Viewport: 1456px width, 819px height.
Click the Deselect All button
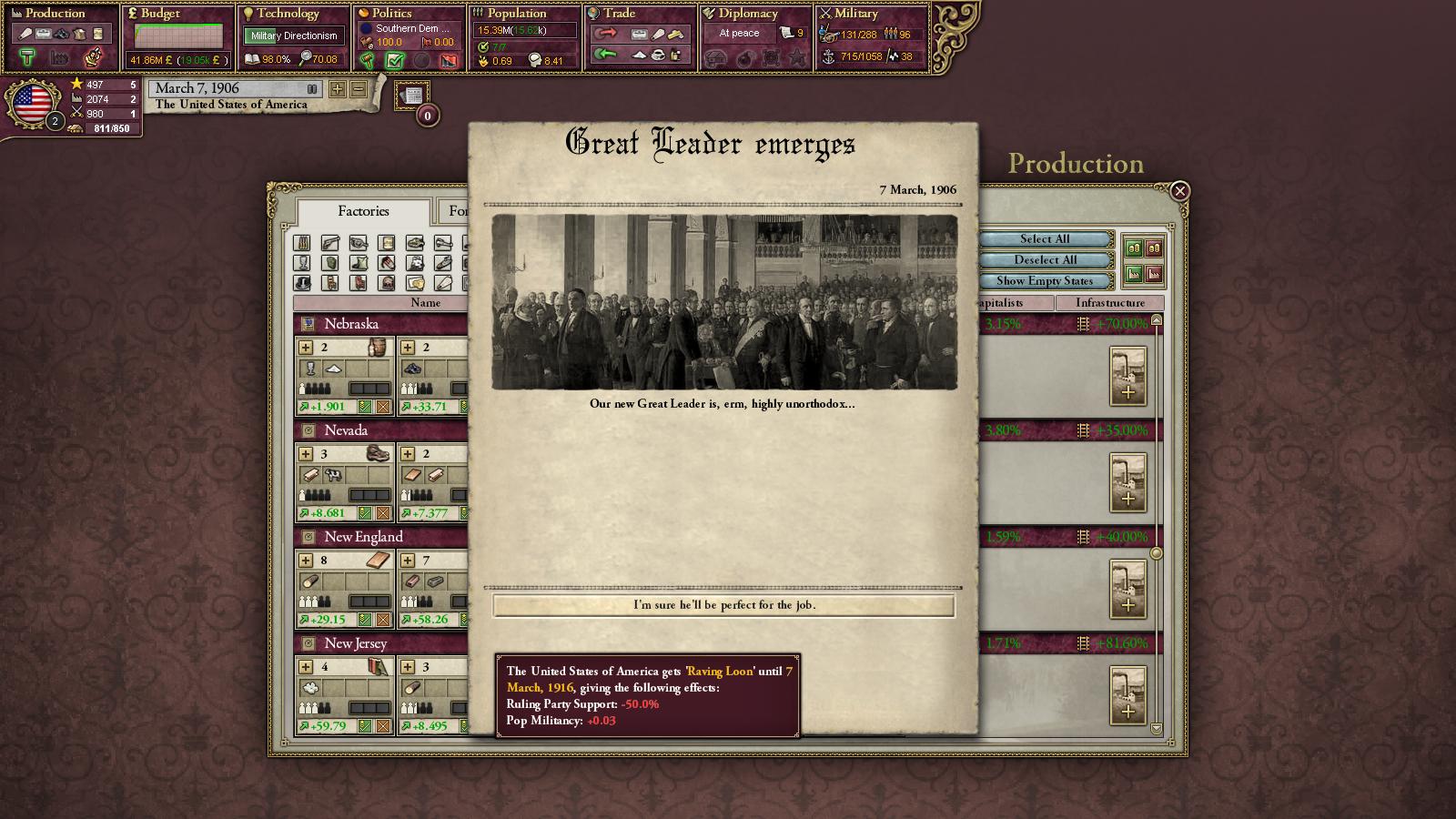(1045, 260)
